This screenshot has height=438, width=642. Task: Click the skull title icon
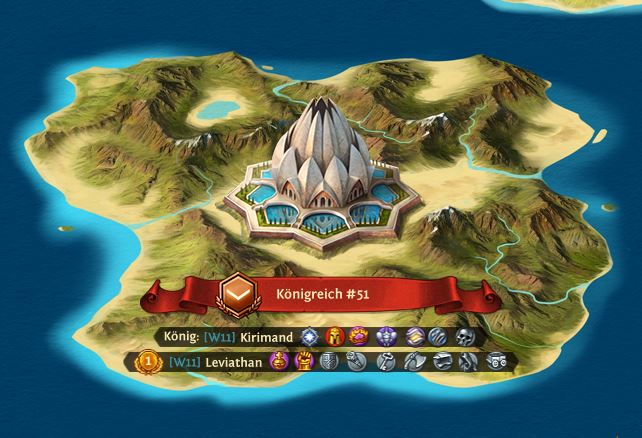click(x=466, y=338)
